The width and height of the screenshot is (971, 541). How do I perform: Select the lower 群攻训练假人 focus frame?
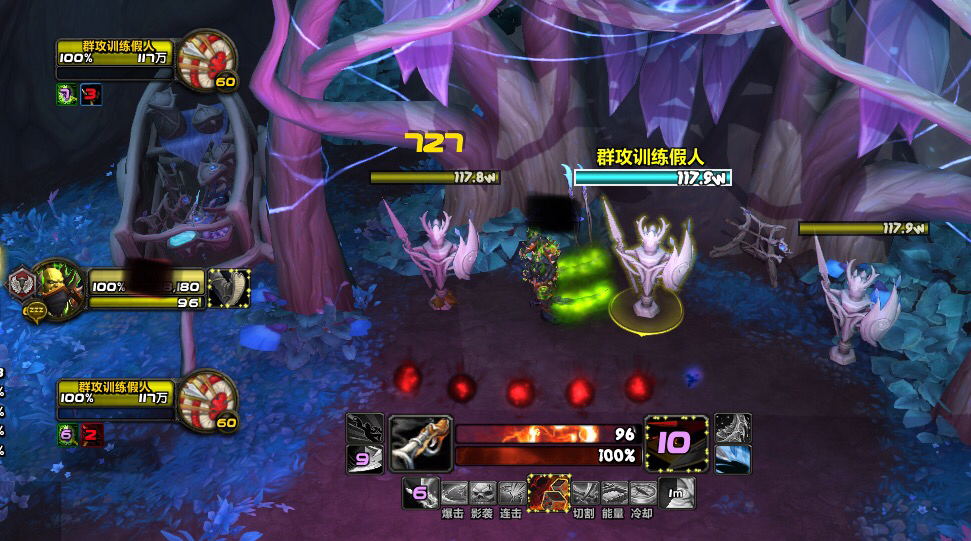(115, 397)
